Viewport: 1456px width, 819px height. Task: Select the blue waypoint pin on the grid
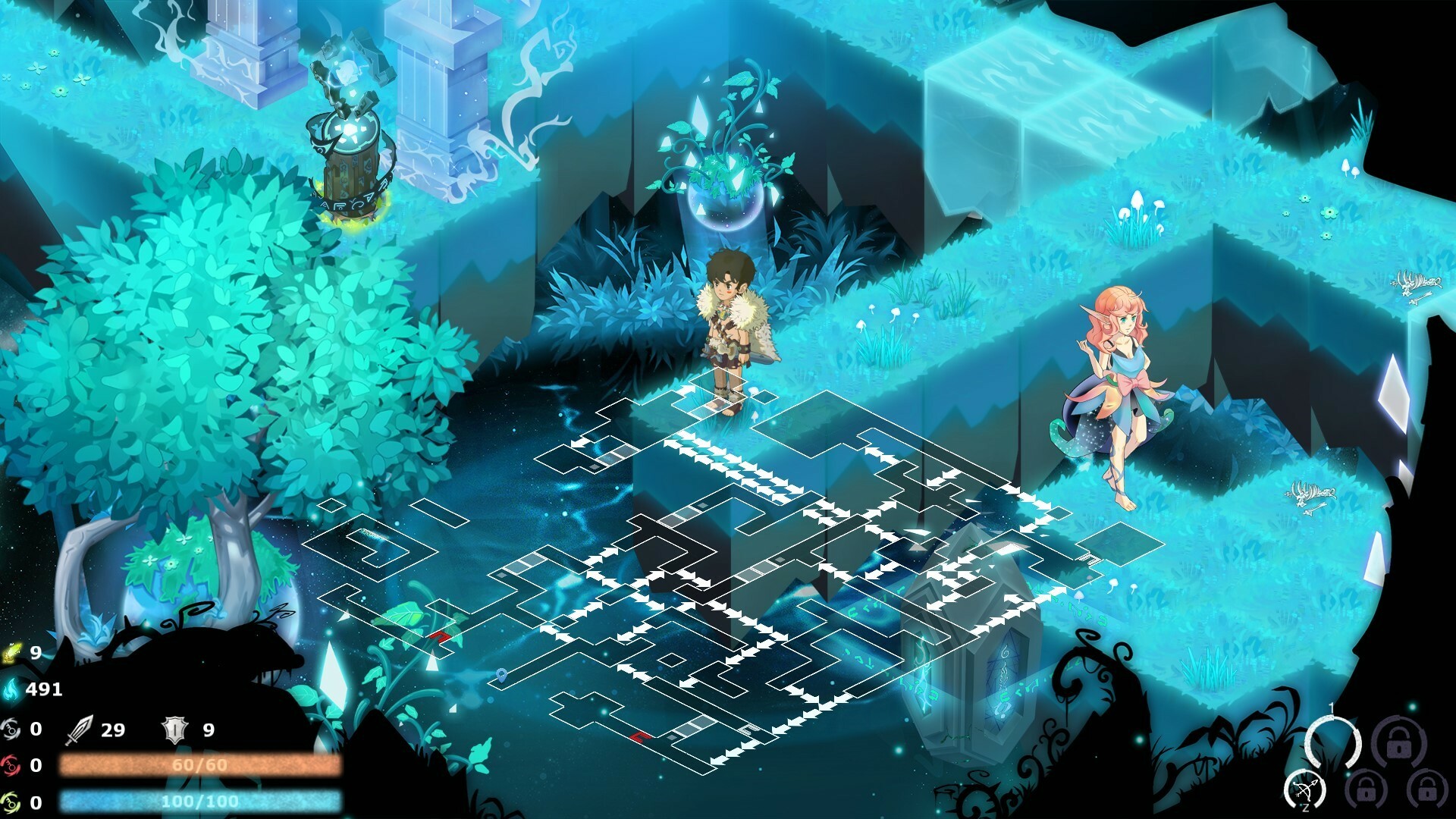pos(501,676)
